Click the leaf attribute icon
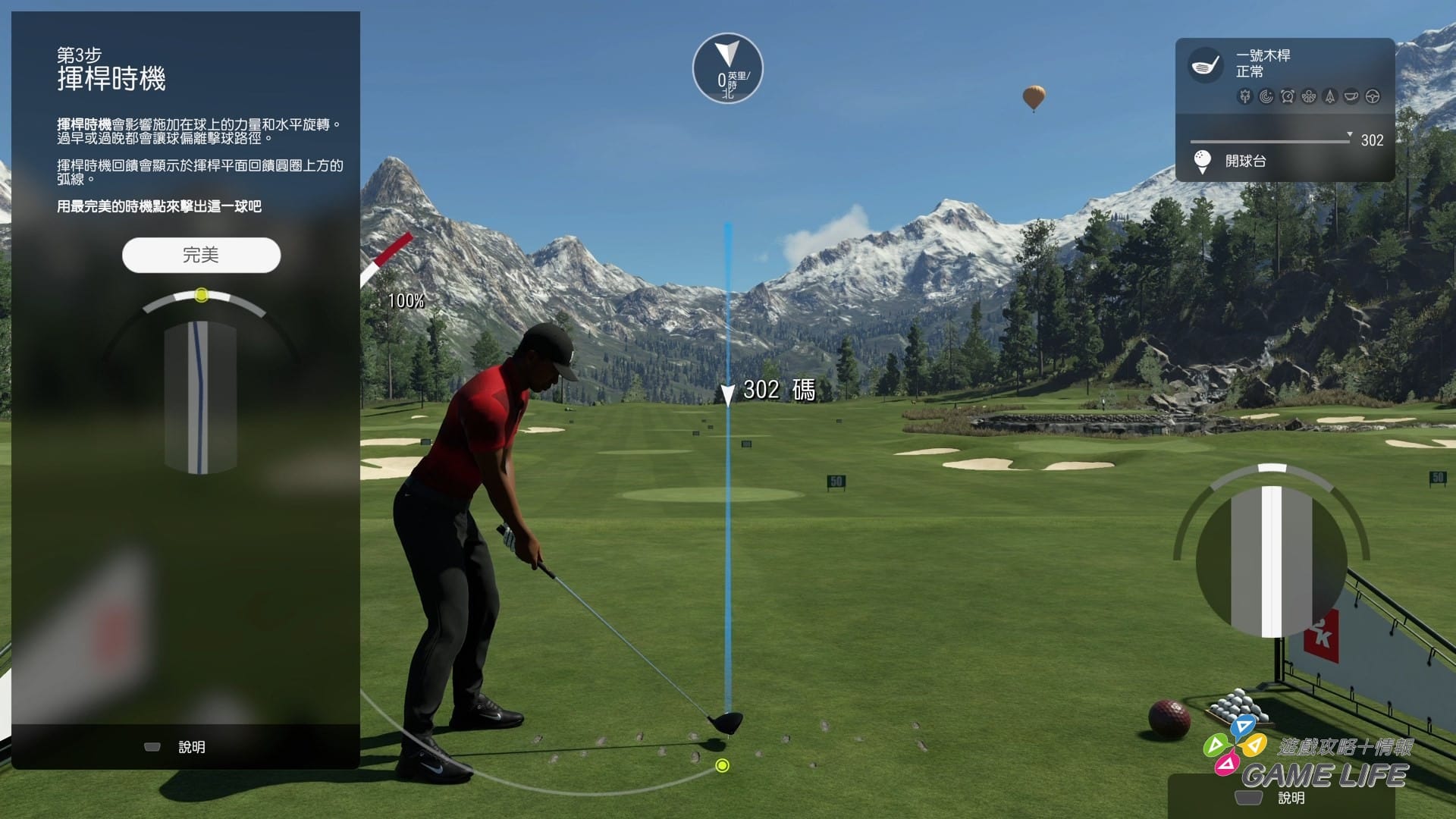The height and width of the screenshot is (819, 1456). click(x=1244, y=96)
